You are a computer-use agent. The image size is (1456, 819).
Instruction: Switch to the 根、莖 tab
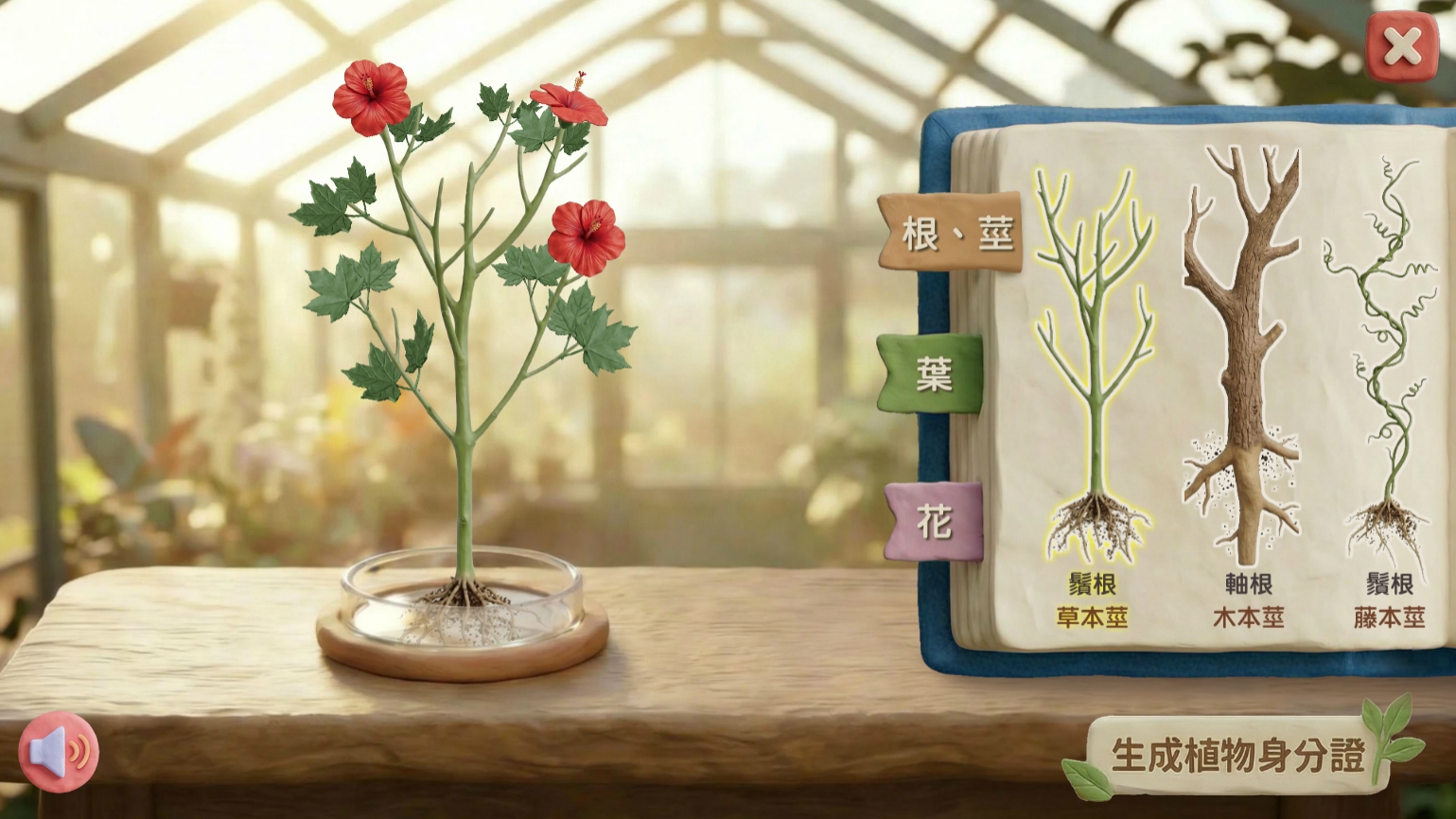[952, 233]
